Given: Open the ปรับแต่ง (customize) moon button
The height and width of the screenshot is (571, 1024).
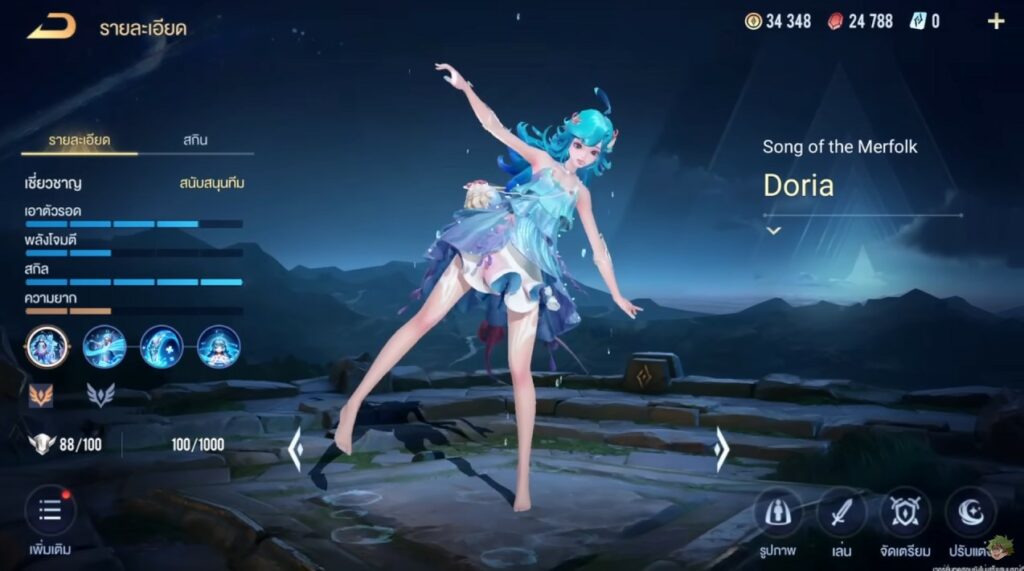Looking at the screenshot, I should tap(969, 513).
